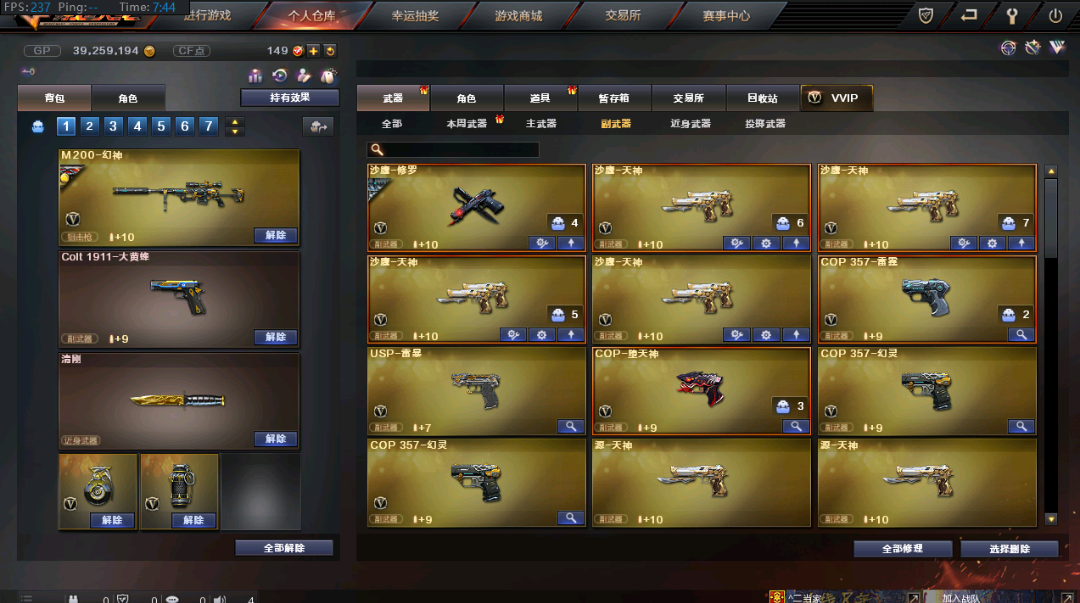Open the 游戏商城 shop menu
The height and width of the screenshot is (603, 1080).
[518, 16]
